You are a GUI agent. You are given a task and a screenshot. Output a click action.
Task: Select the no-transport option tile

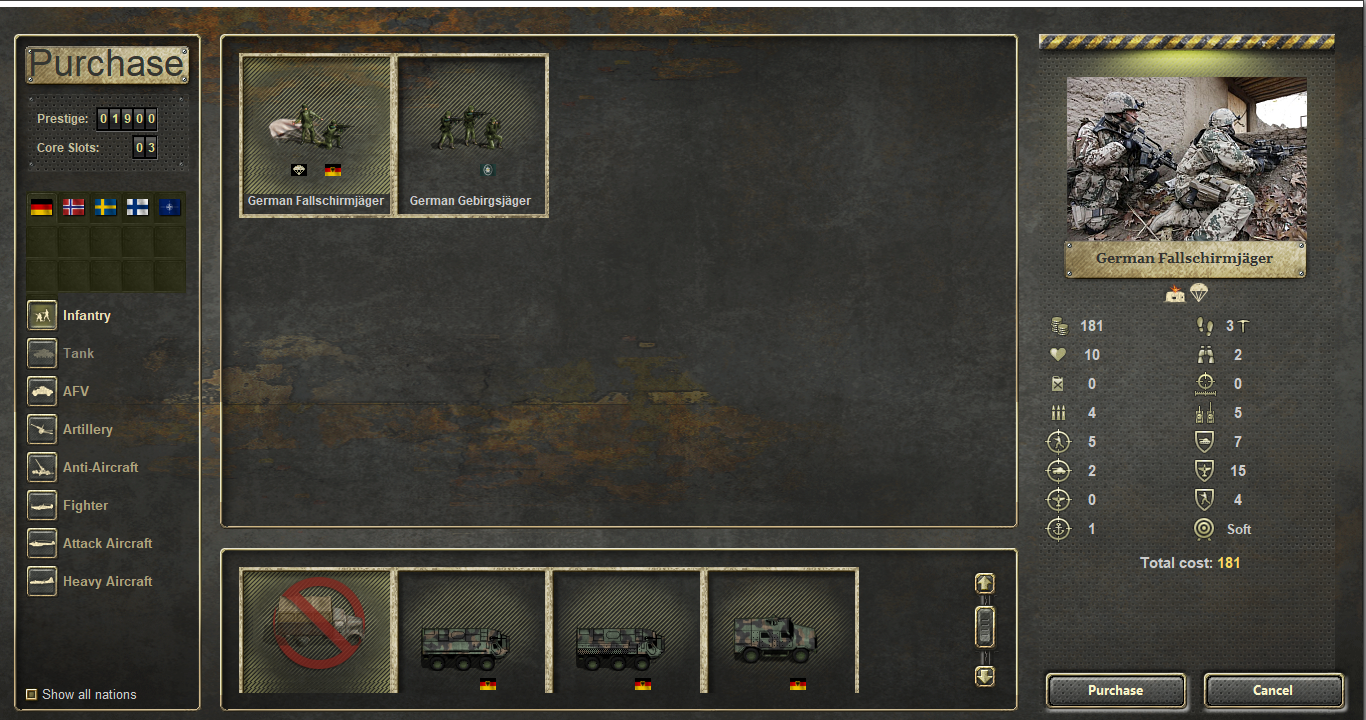(316, 630)
